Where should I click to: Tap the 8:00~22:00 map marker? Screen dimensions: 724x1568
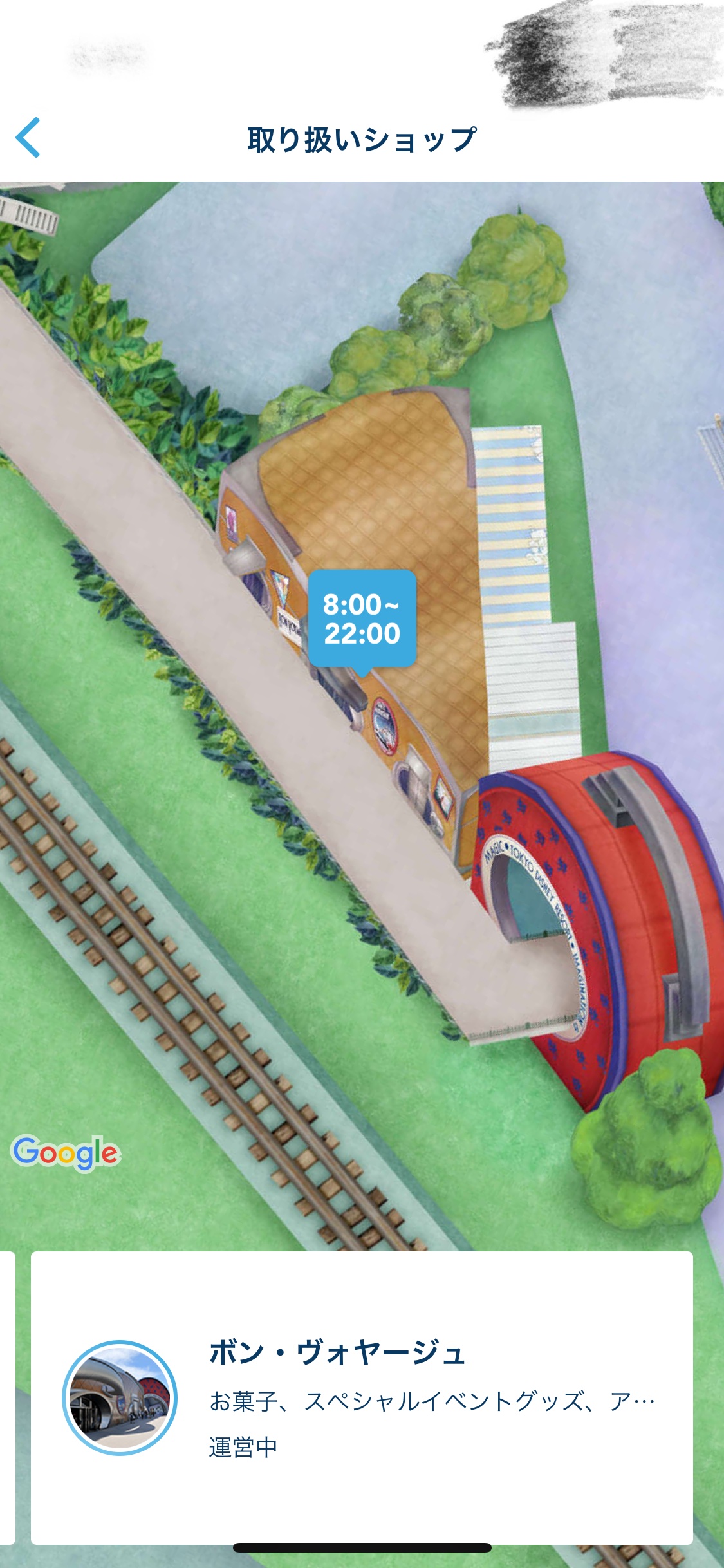click(362, 619)
